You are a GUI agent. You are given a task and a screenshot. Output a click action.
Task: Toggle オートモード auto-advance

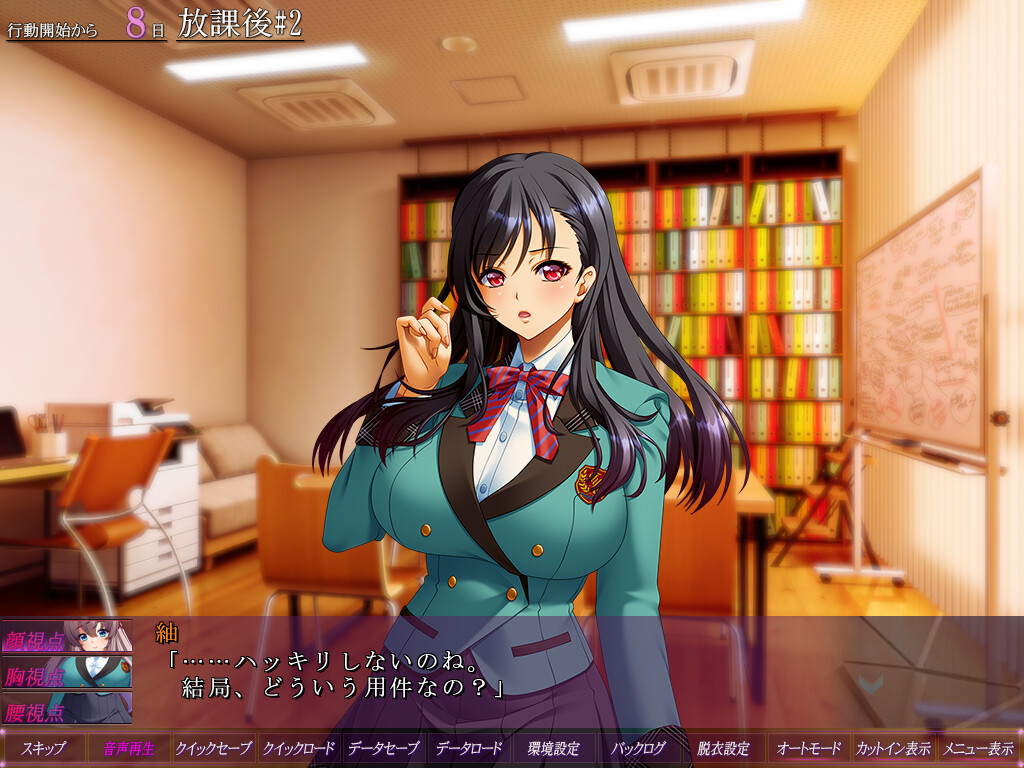(808, 748)
